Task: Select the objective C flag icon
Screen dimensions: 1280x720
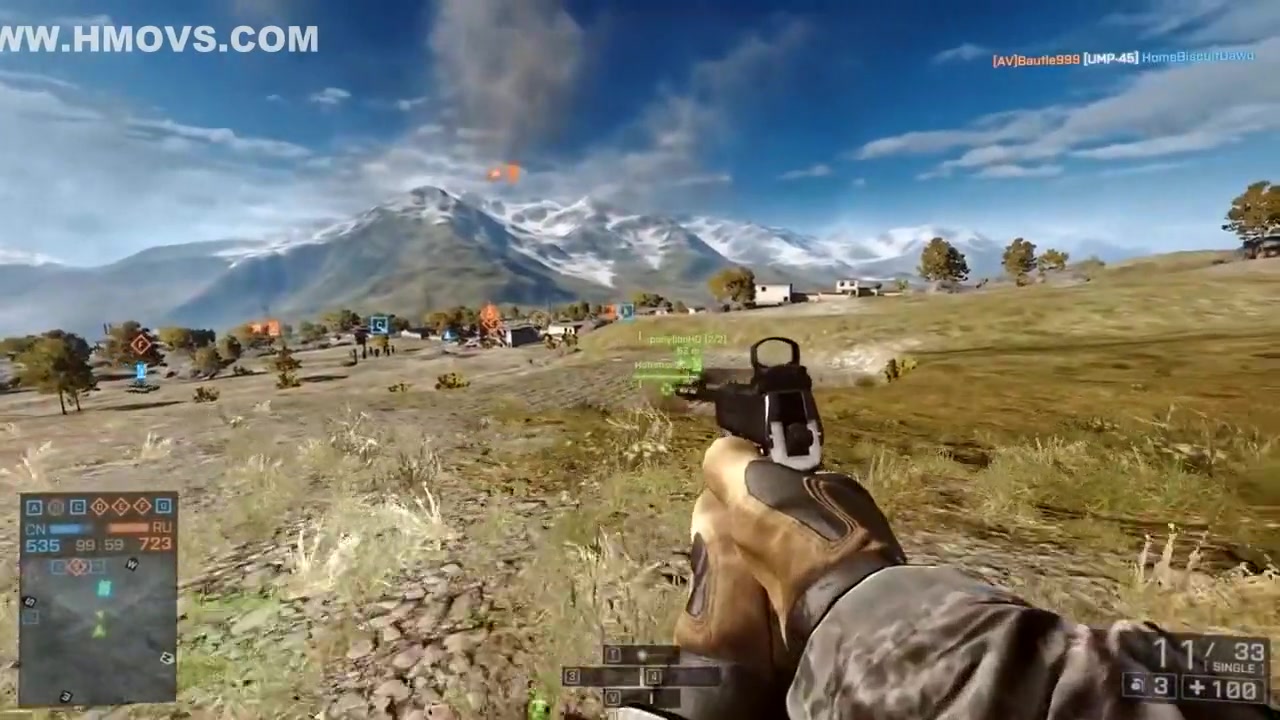Action: tap(78, 507)
